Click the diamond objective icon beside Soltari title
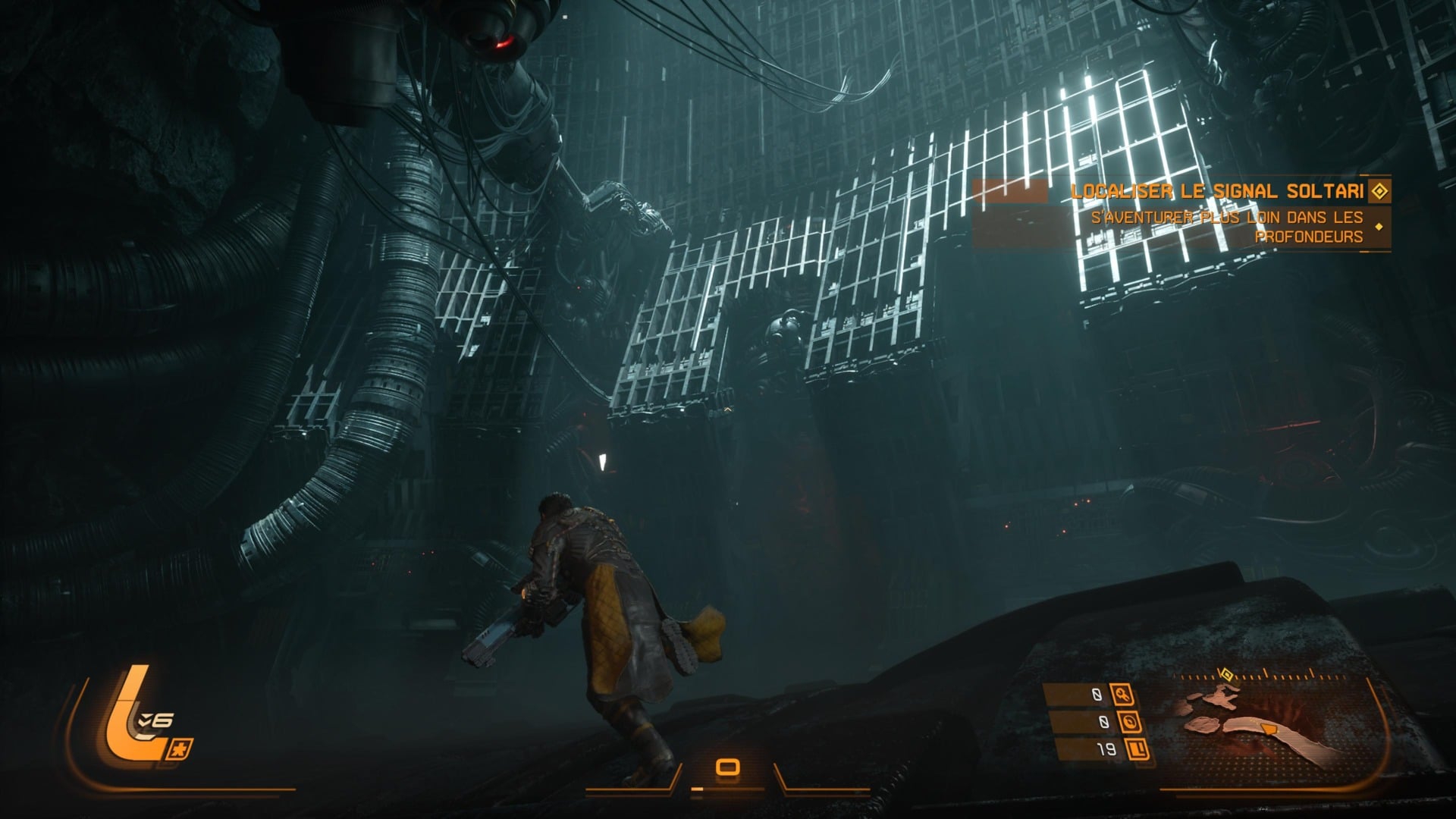Screen dimensions: 1456x819 click(x=1379, y=191)
